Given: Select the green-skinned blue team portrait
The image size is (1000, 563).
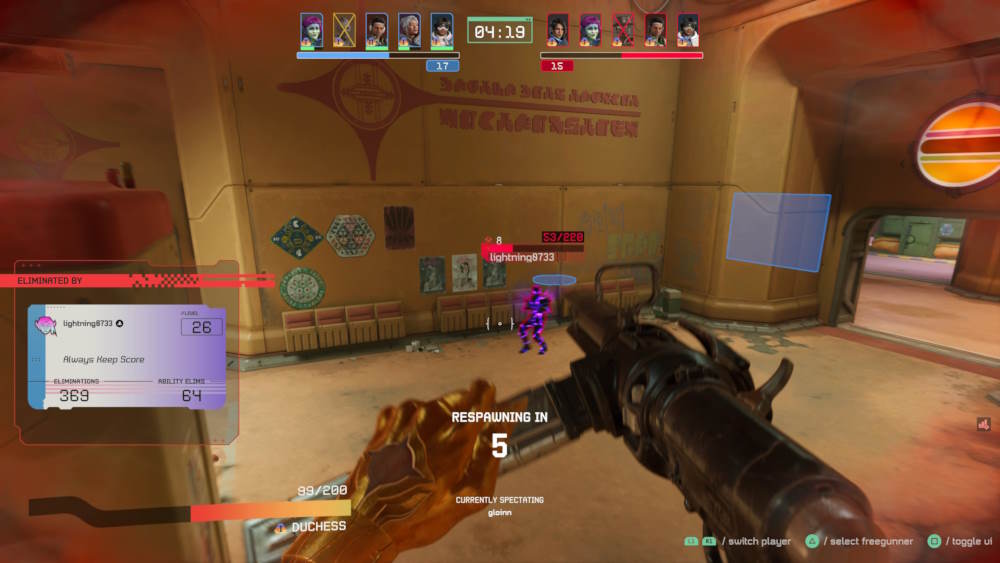Looking at the screenshot, I should click(x=312, y=29).
